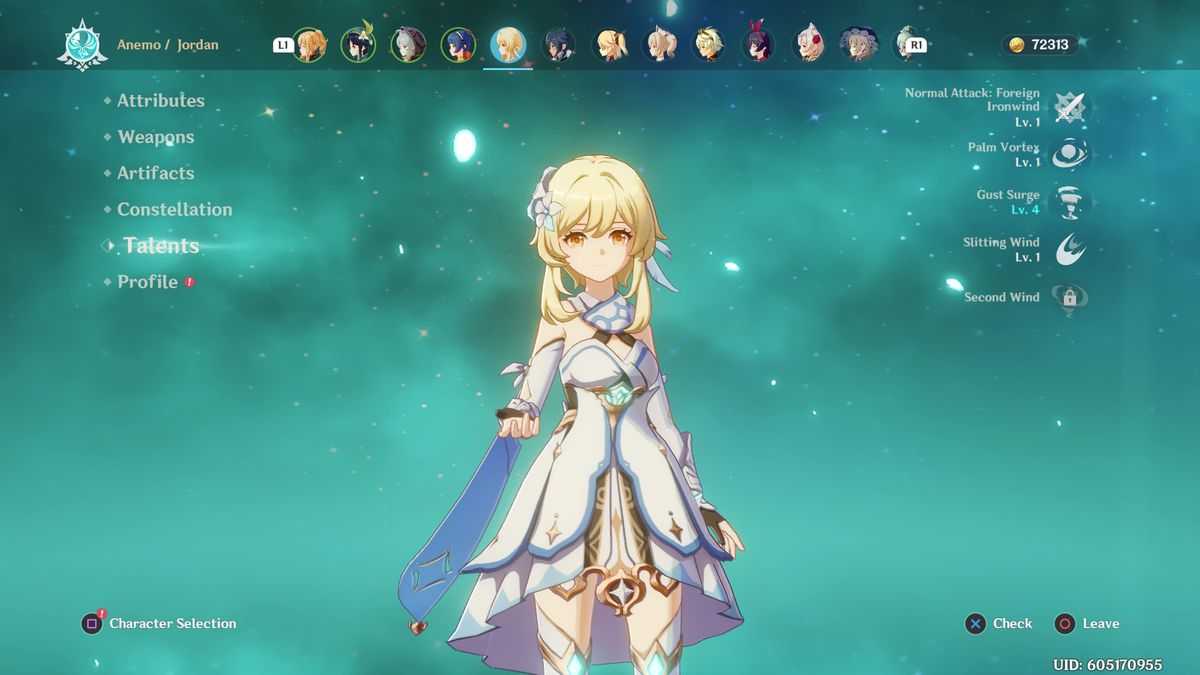Check the Gust Surge burst talent
The height and width of the screenshot is (675, 1200).
(x=1070, y=202)
